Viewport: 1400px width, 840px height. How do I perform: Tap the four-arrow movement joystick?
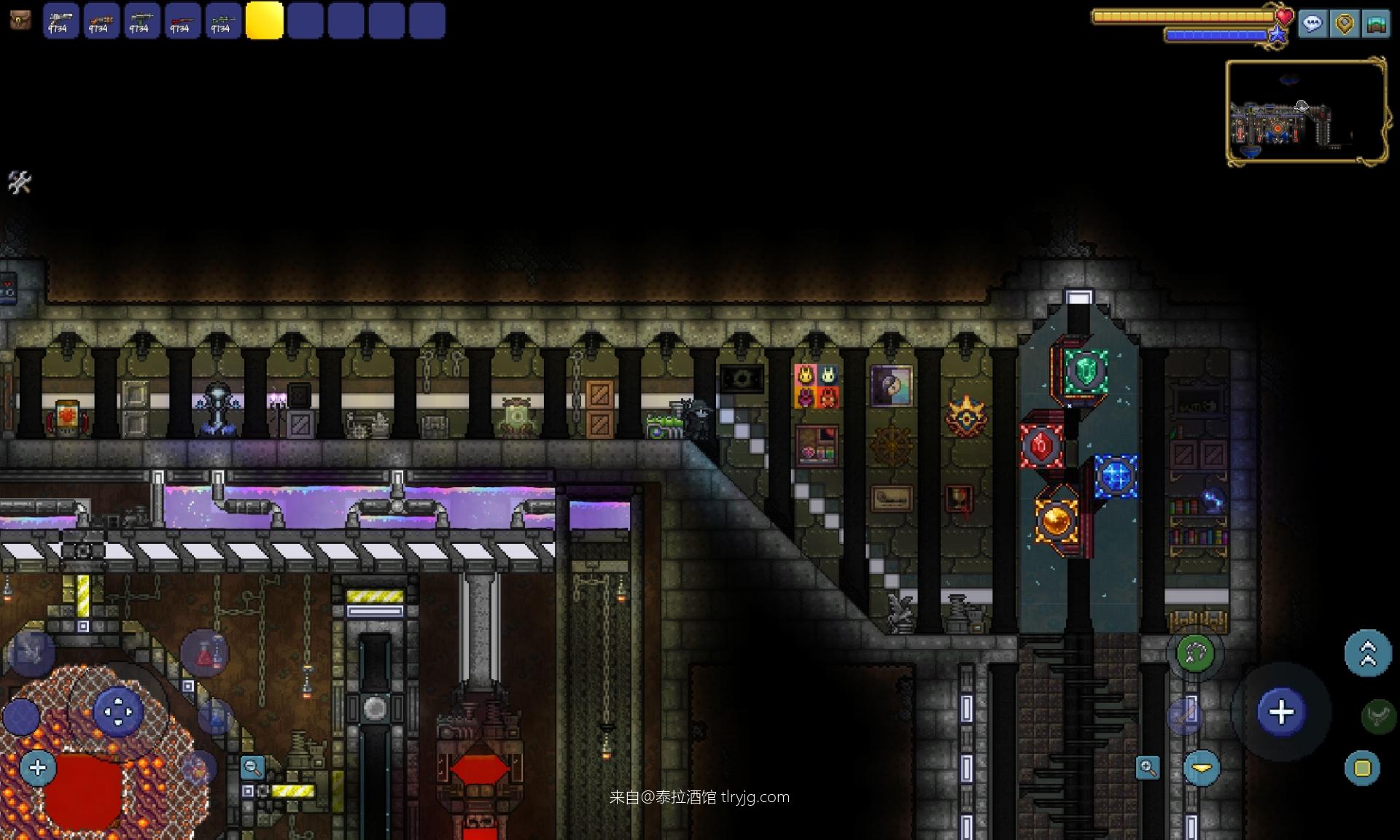(x=118, y=712)
